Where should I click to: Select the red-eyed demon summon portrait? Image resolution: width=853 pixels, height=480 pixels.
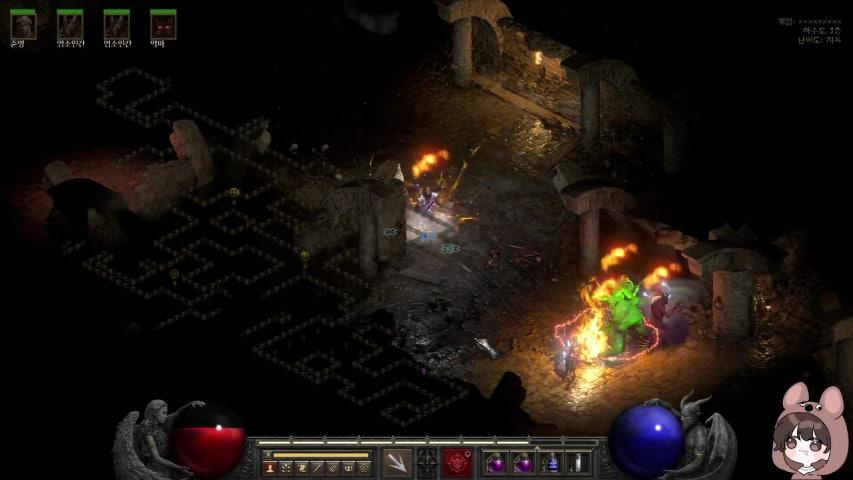(x=163, y=24)
